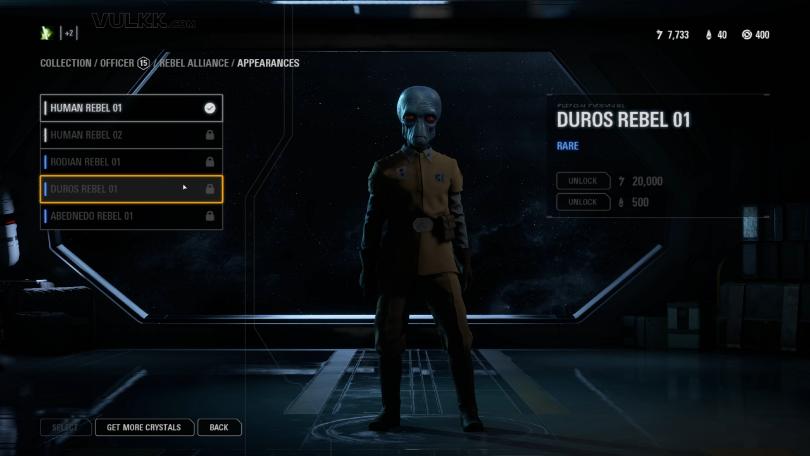
Task: Select the Human Rebel 01 appearance
Action: (x=130, y=108)
